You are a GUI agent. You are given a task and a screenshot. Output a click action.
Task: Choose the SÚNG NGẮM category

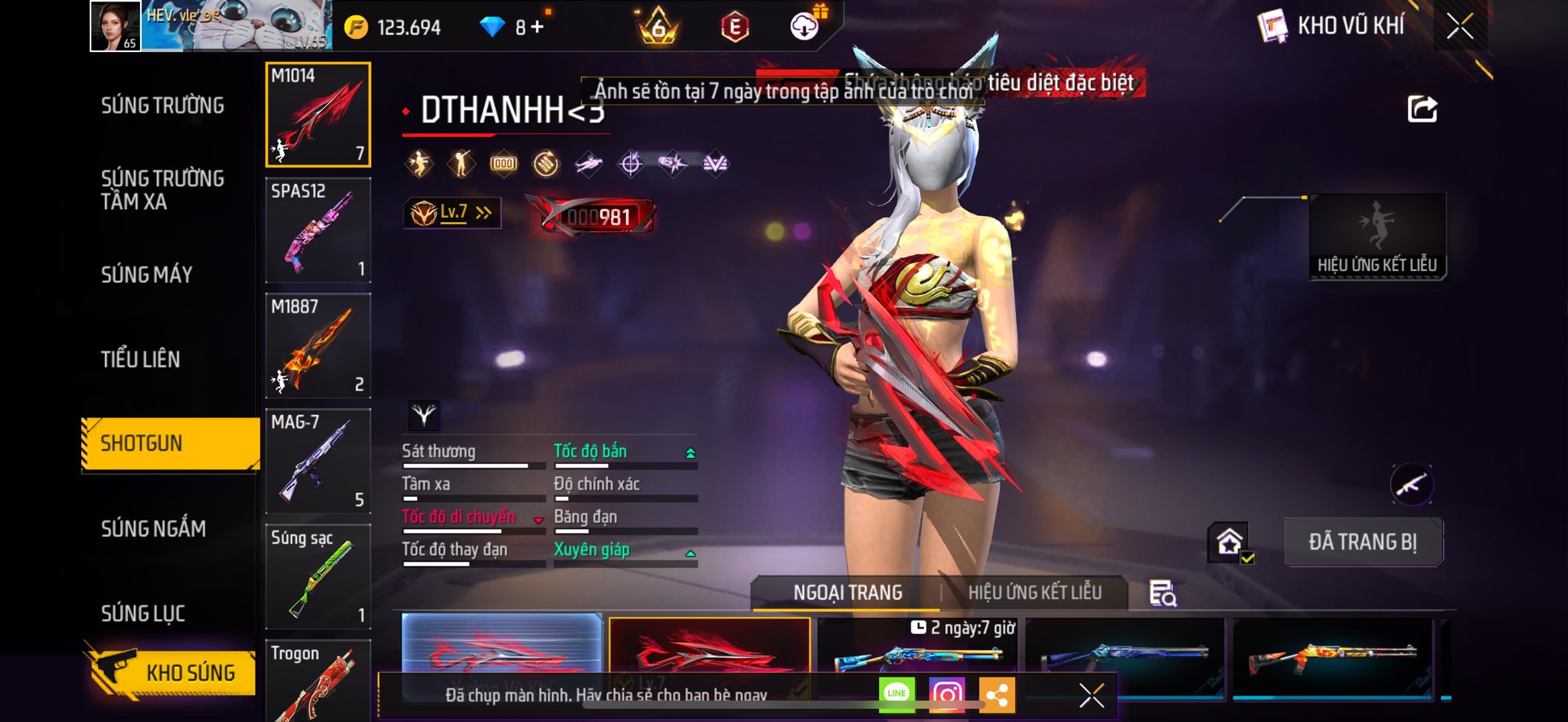153,528
